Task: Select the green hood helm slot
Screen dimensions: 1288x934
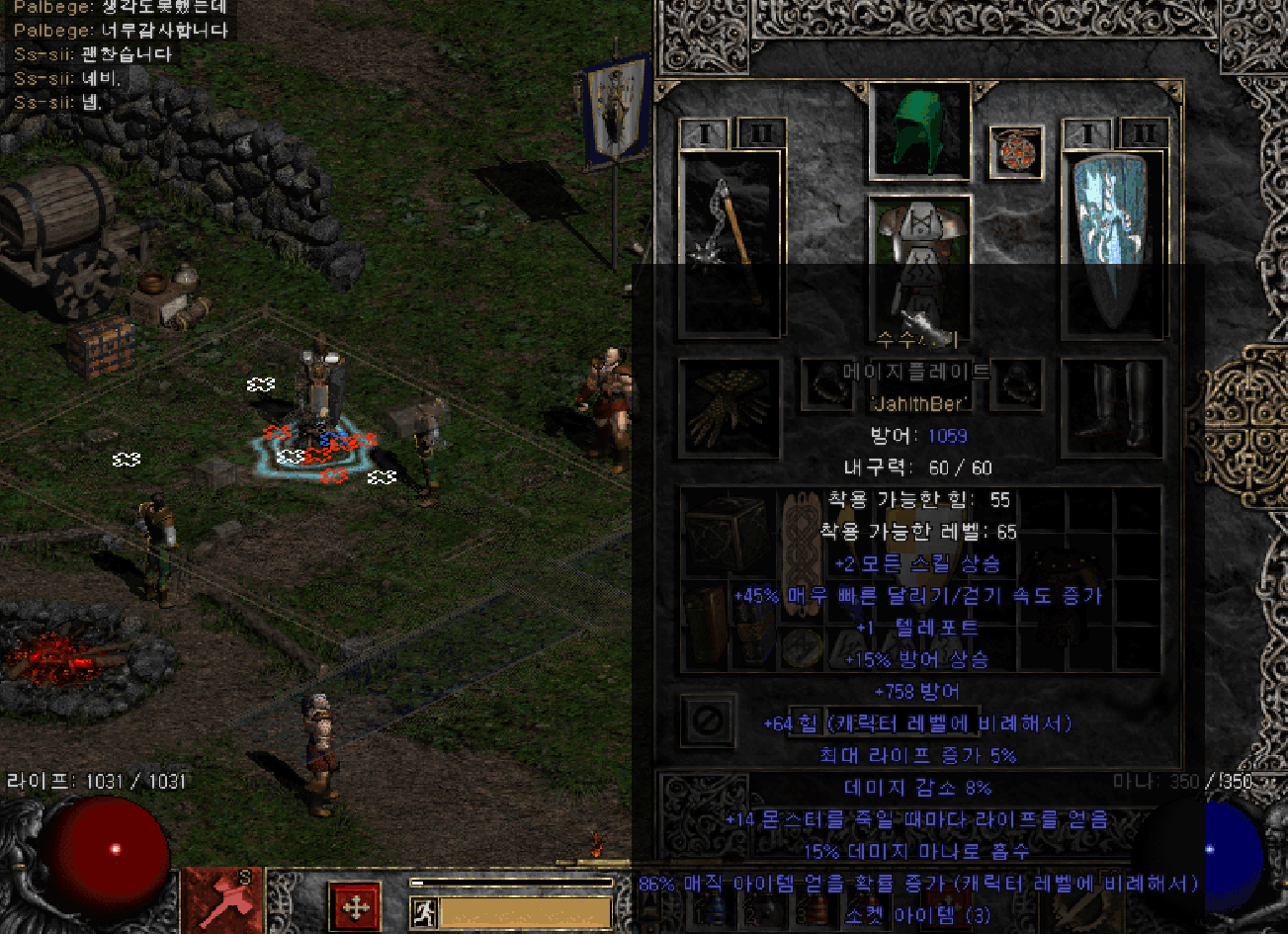Action: point(919,131)
